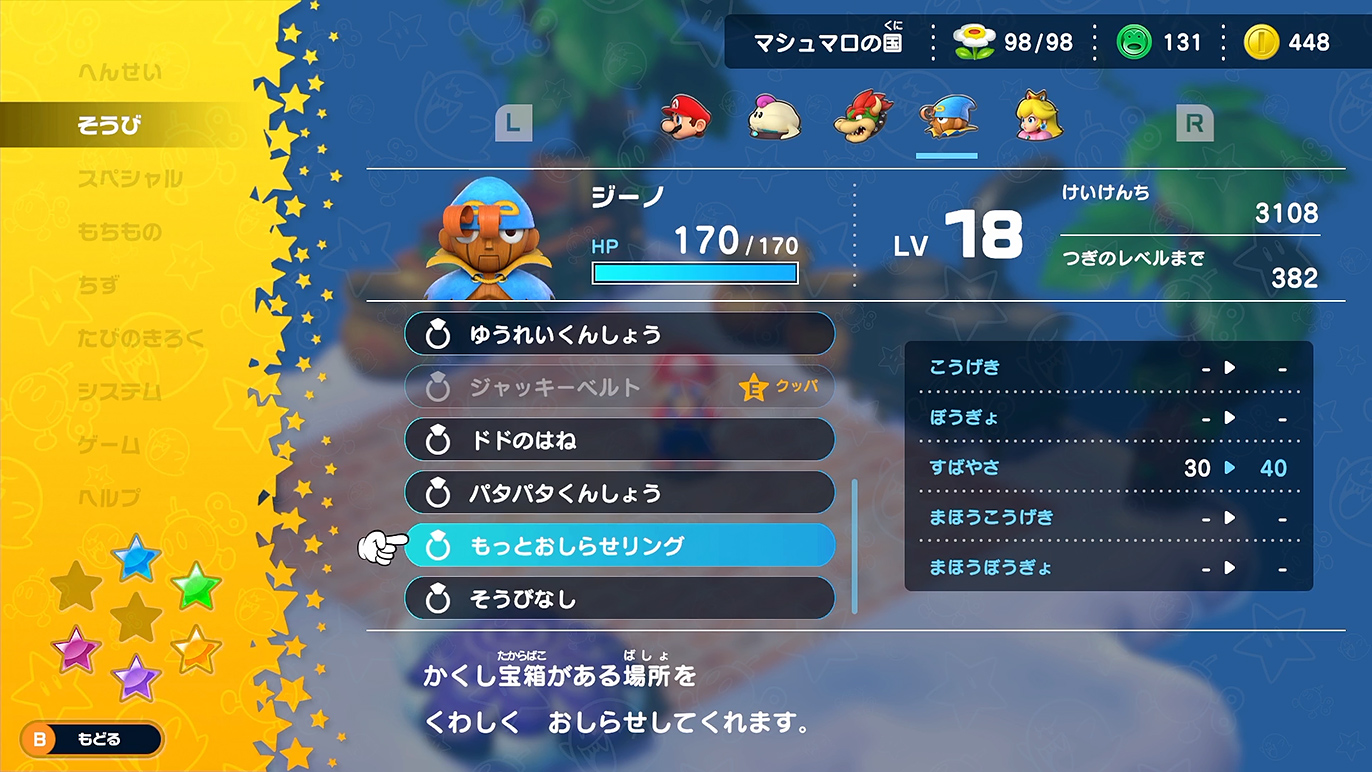Select the システム menu option
Viewport: 1372px width, 772px height.
tap(118, 389)
